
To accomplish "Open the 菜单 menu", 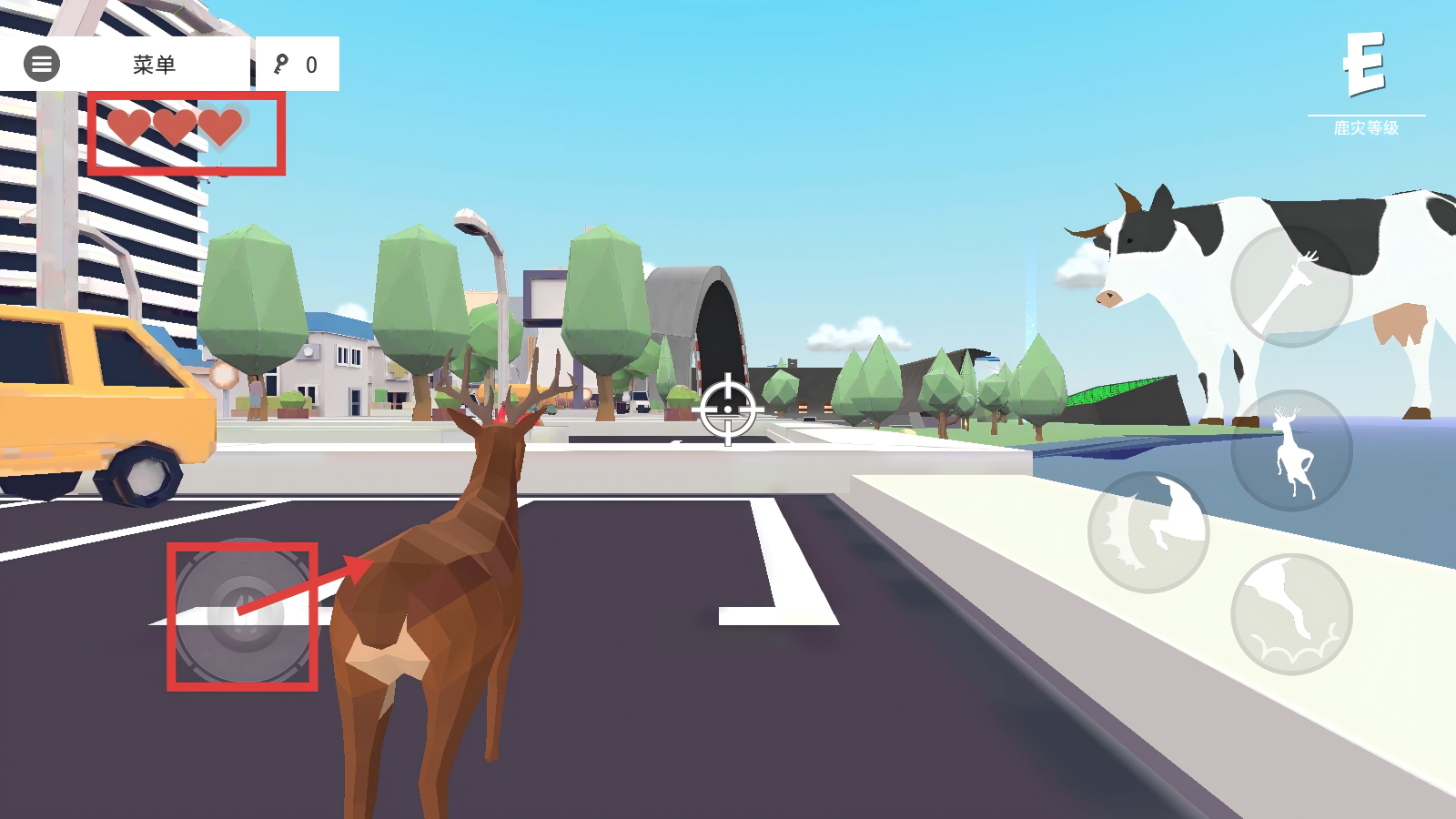I will click(154, 65).
